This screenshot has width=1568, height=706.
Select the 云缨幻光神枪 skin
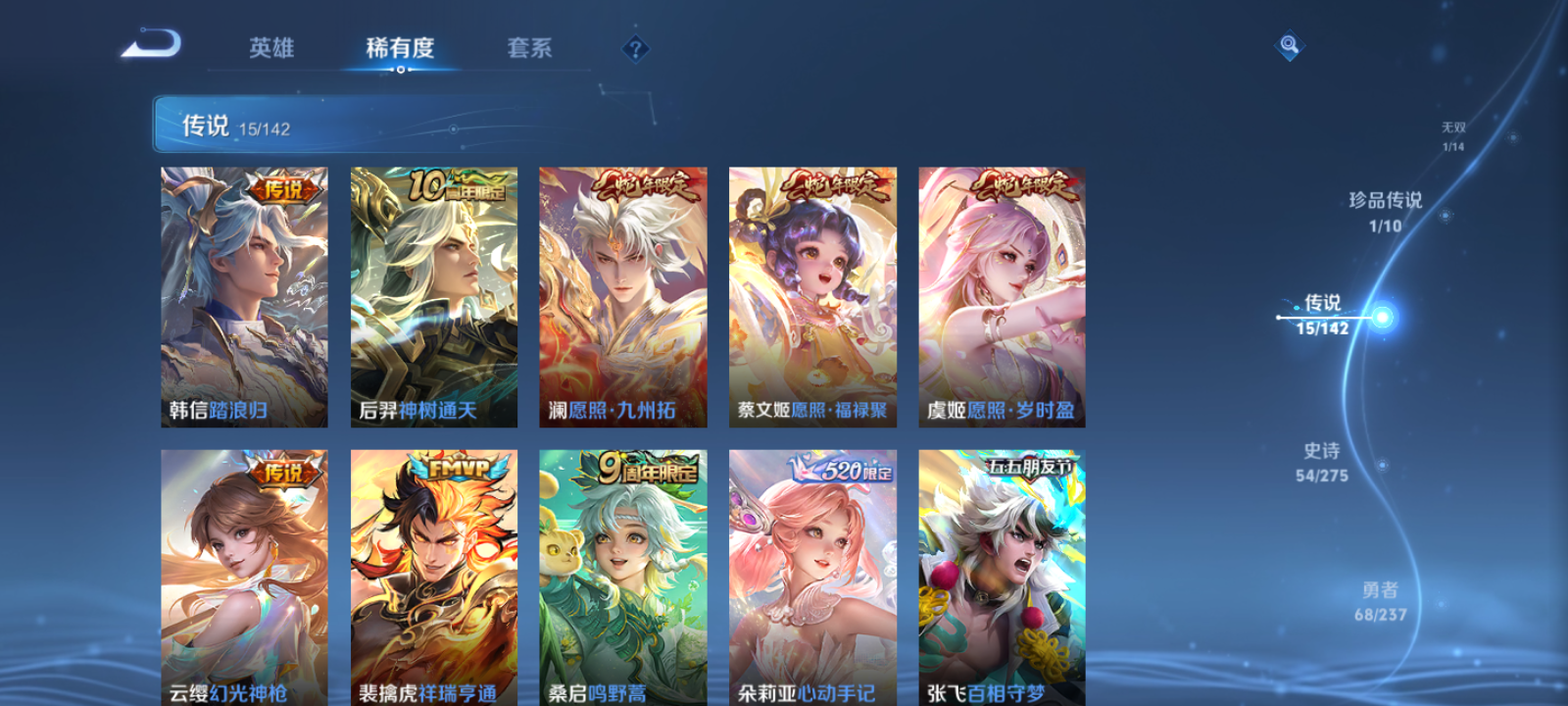[x=242, y=579]
